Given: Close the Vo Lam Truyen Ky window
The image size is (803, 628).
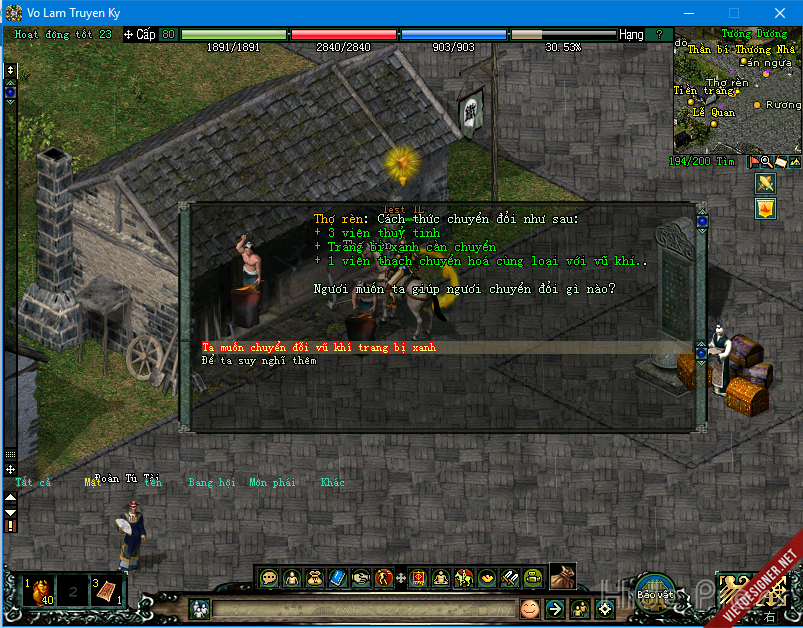Looking at the screenshot, I should (779, 12).
